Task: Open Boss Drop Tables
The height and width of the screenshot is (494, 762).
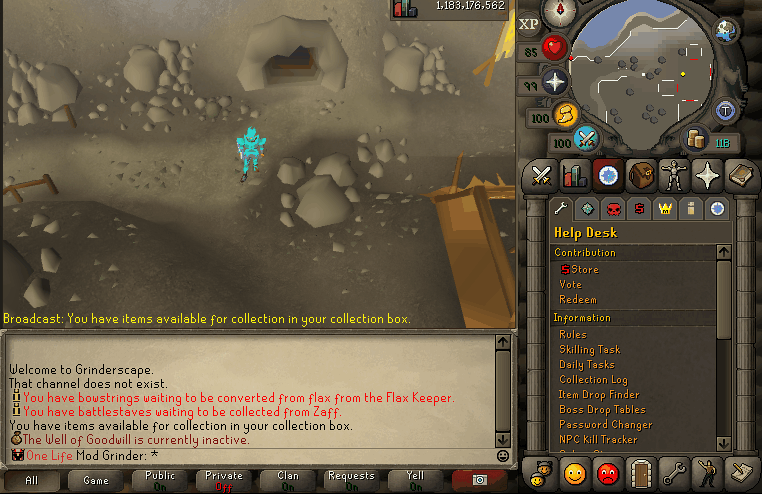Action: tap(601, 409)
